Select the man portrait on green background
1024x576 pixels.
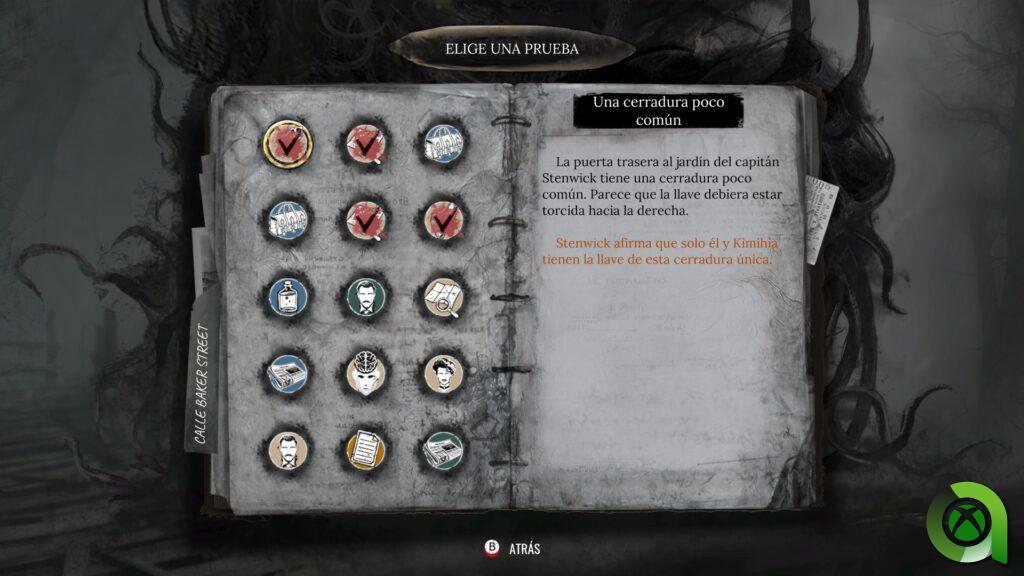(366, 295)
